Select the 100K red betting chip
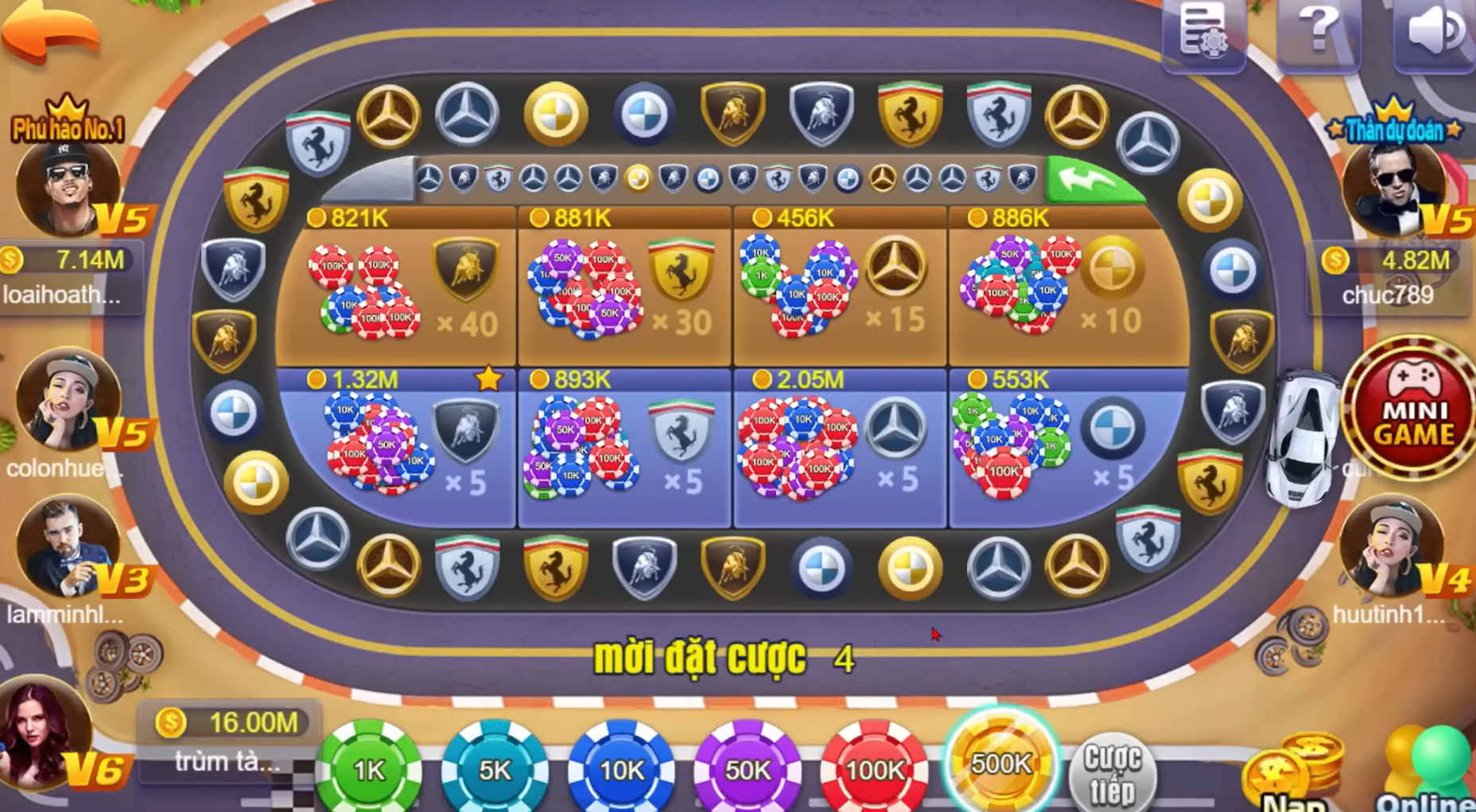Image resolution: width=1476 pixels, height=812 pixels. (x=872, y=766)
